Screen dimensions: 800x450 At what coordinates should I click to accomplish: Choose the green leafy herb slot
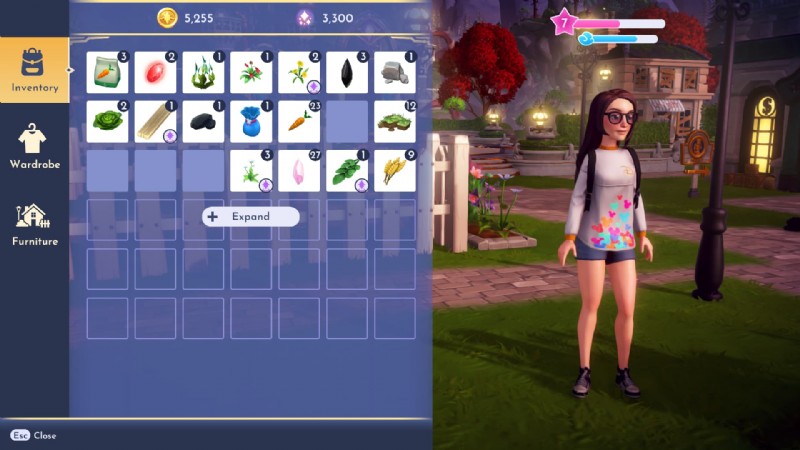click(347, 170)
